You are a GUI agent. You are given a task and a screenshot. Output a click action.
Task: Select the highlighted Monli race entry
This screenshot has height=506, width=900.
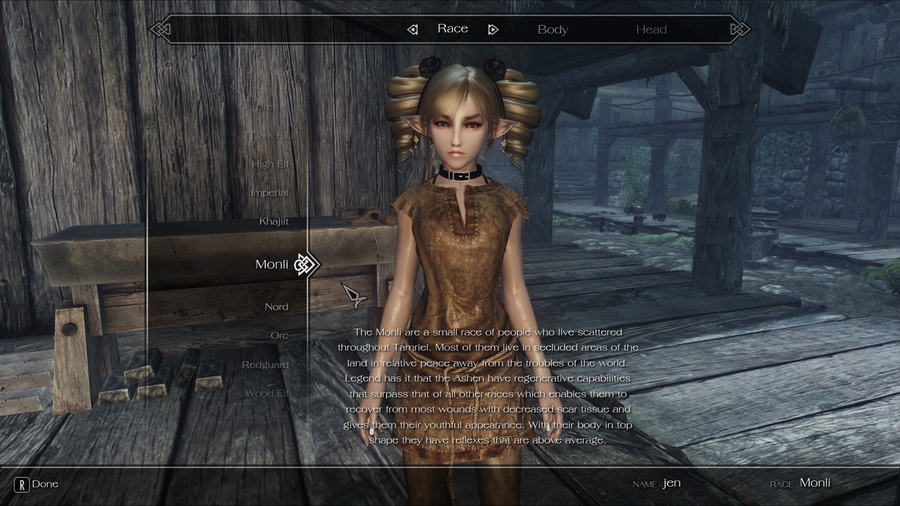272,264
